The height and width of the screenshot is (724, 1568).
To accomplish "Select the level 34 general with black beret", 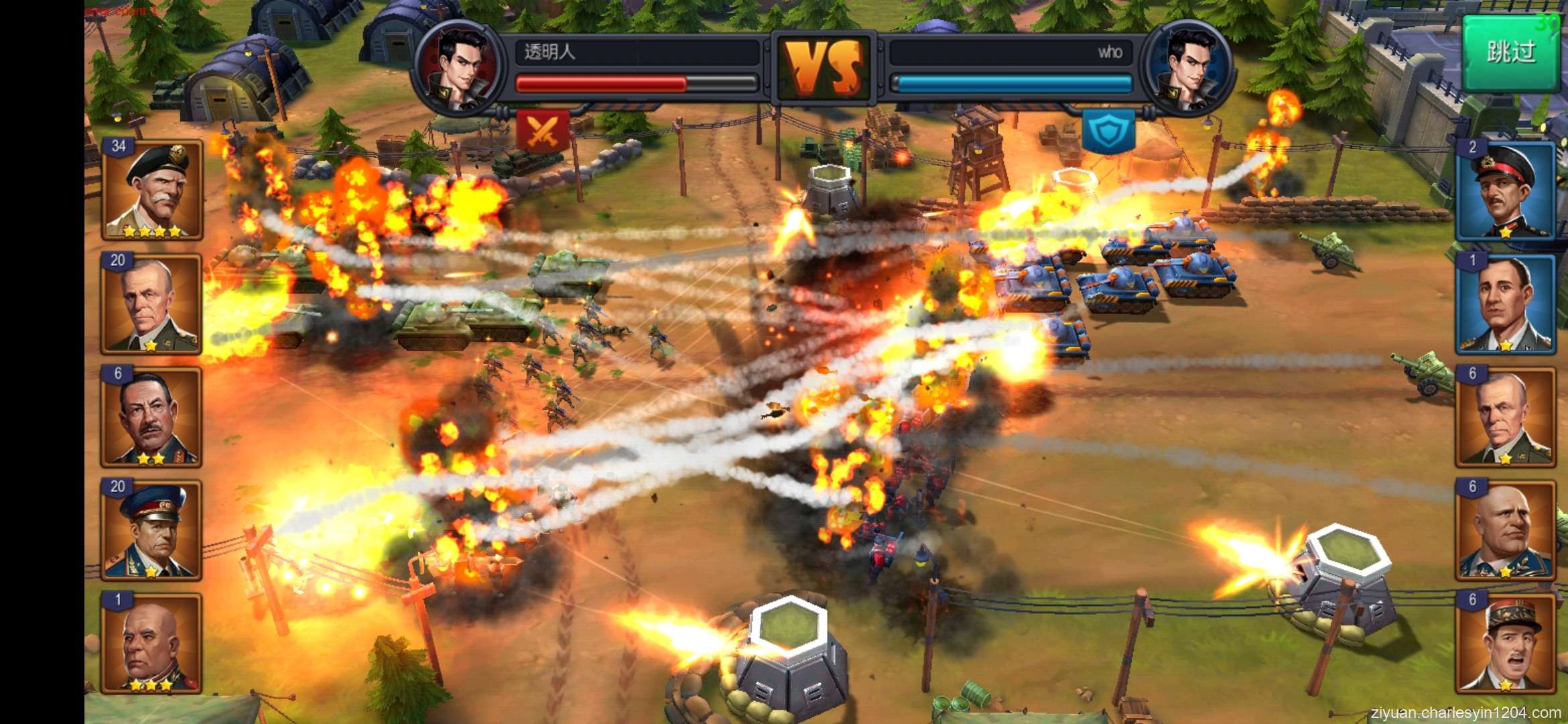I will 152,190.
